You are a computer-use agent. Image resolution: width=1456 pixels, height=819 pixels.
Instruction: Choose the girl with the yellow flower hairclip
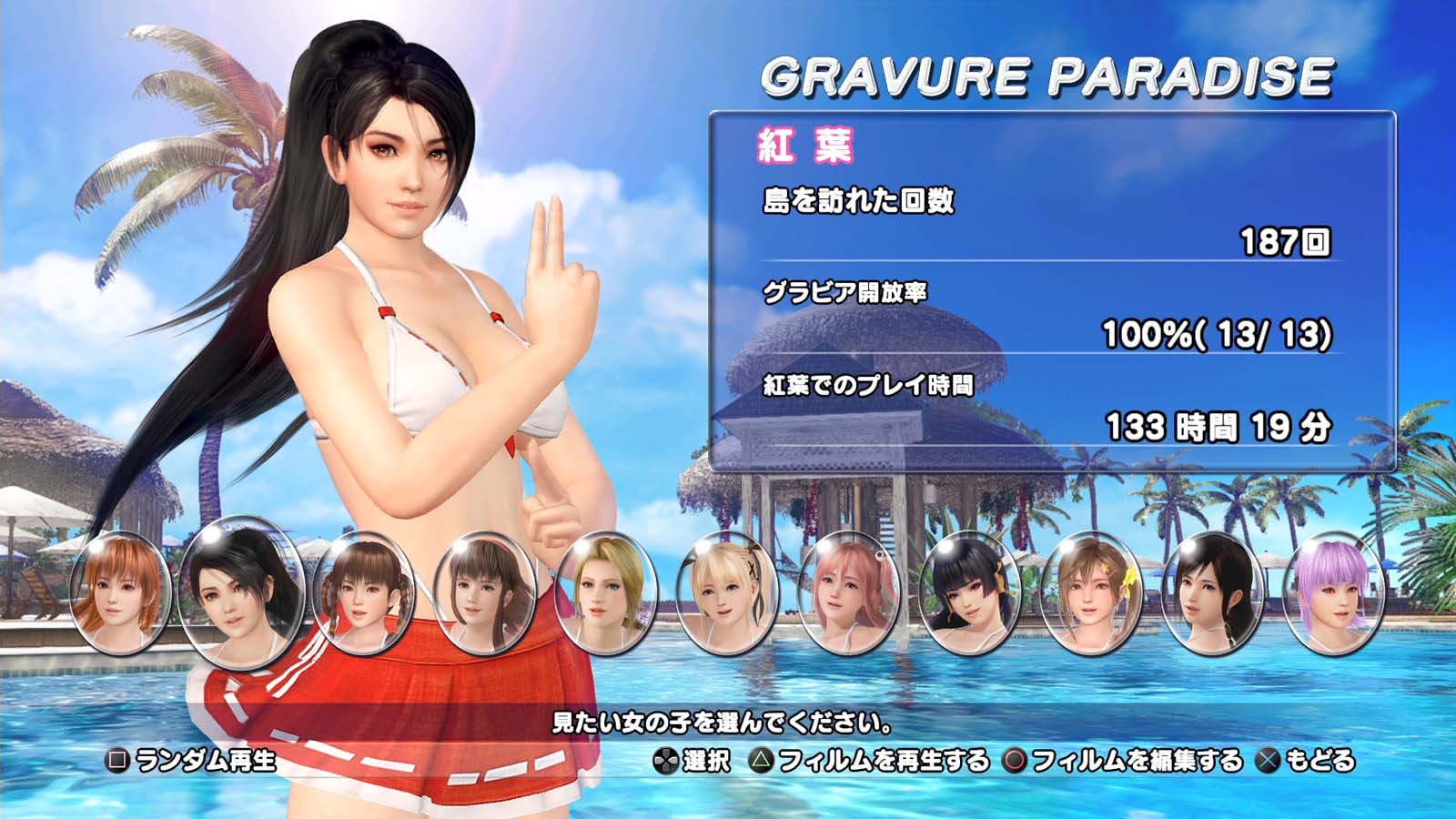[1091, 591]
